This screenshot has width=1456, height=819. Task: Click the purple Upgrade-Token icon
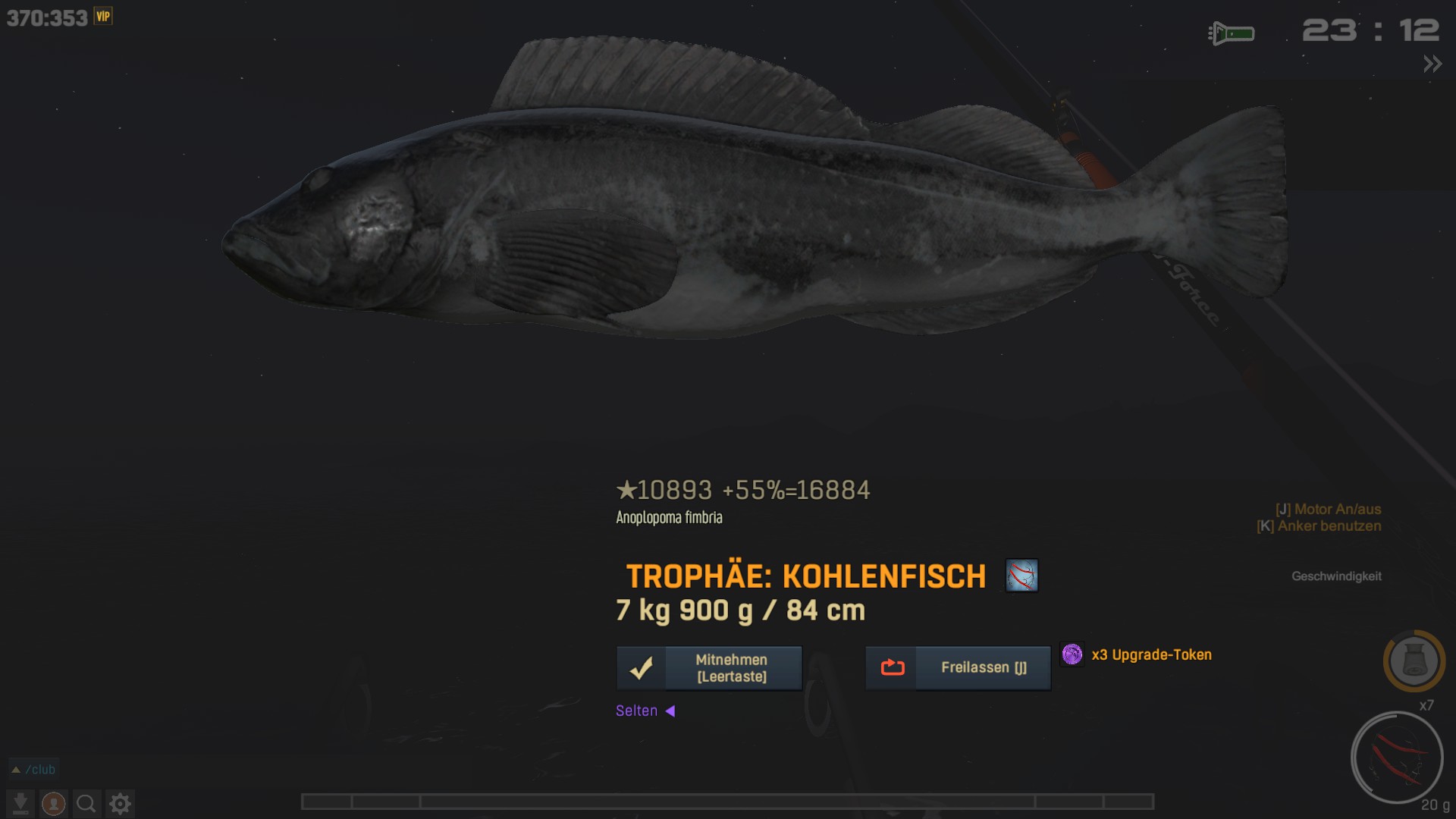[1072, 654]
